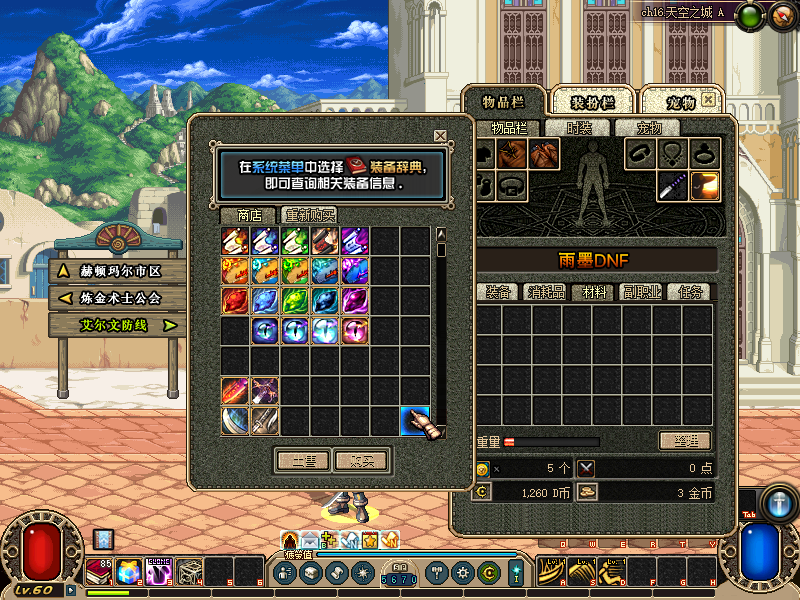Click the 出售 sell button
Viewport: 800px width, 600px height.
[x=303, y=460]
